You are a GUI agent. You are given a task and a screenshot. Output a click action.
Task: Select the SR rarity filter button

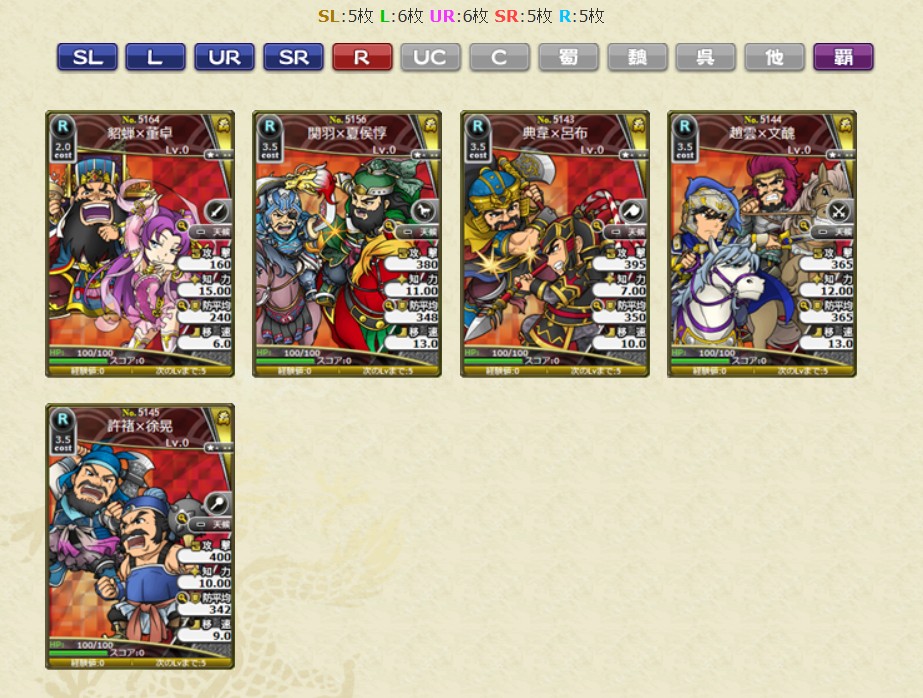click(x=293, y=57)
